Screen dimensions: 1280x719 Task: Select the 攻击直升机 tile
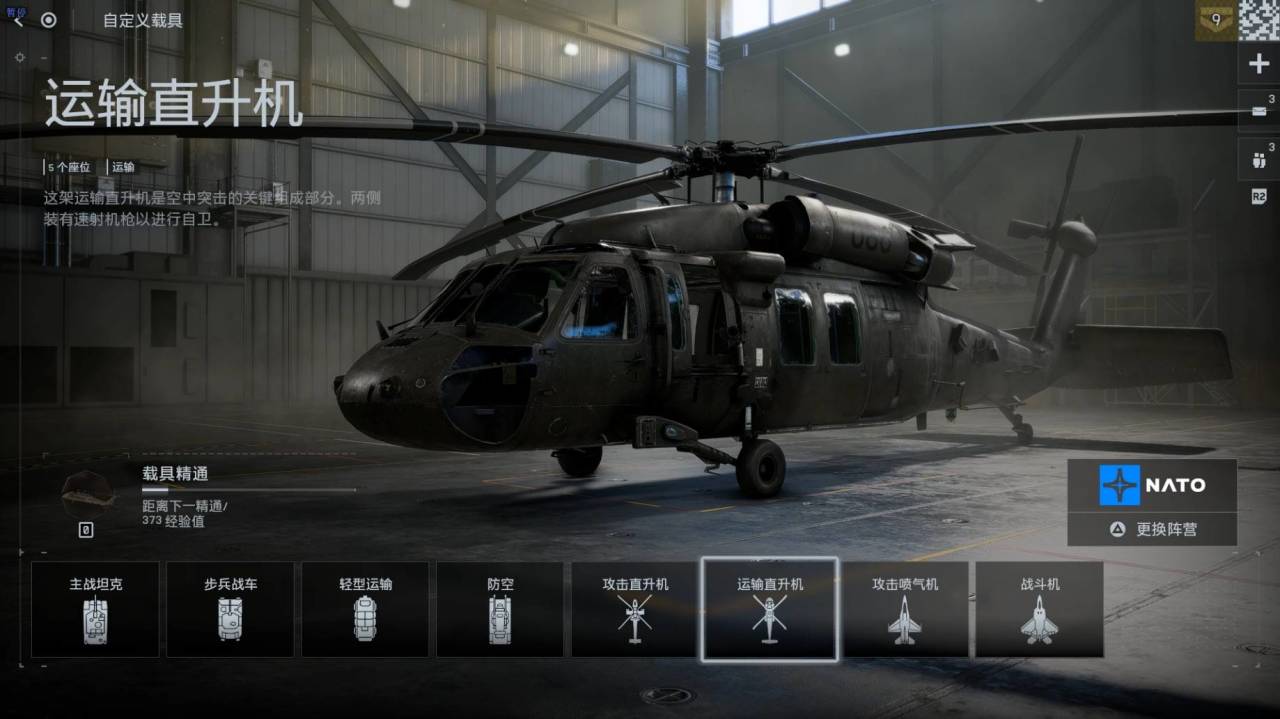[x=635, y=609]
